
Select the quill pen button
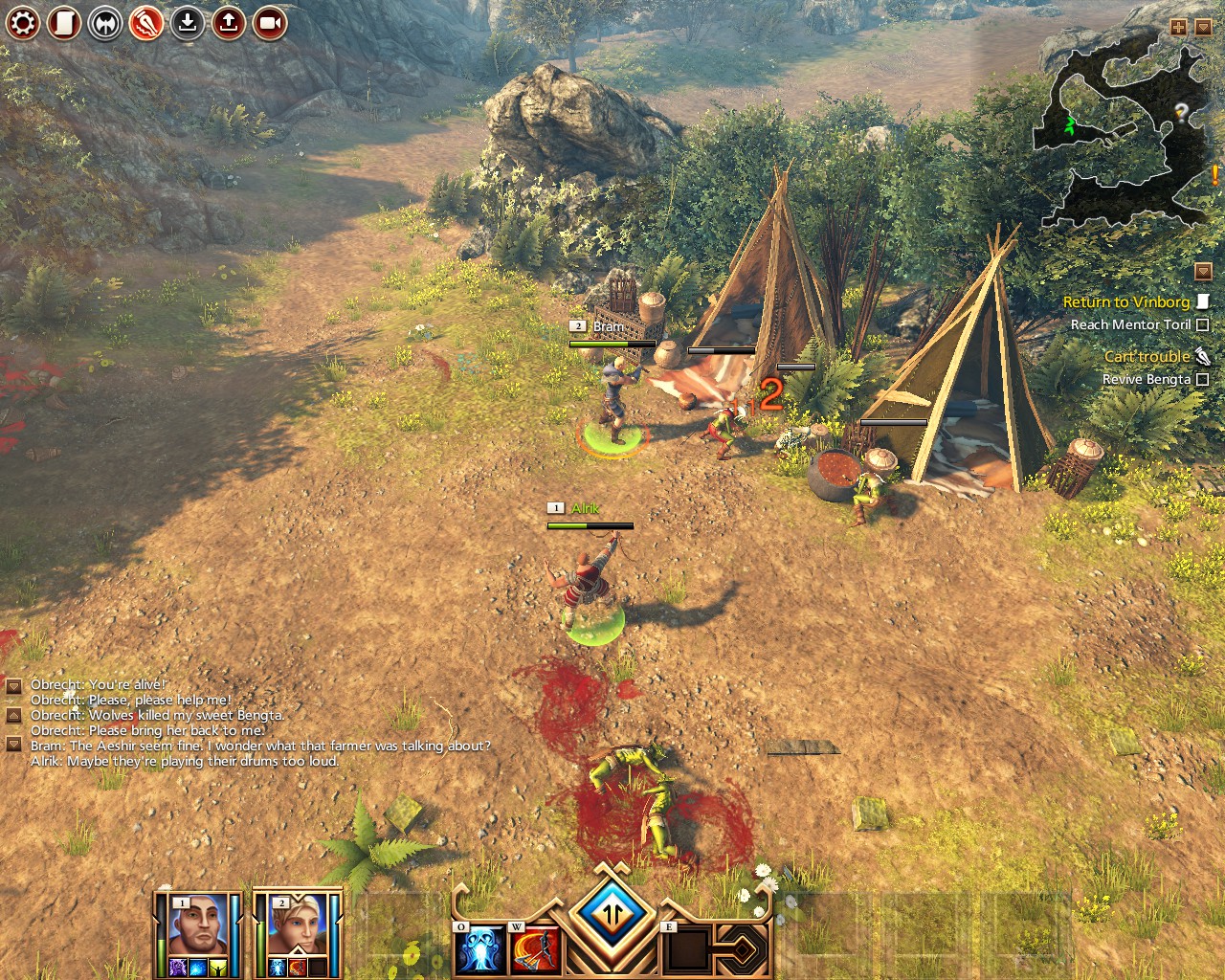coord(146,22)
